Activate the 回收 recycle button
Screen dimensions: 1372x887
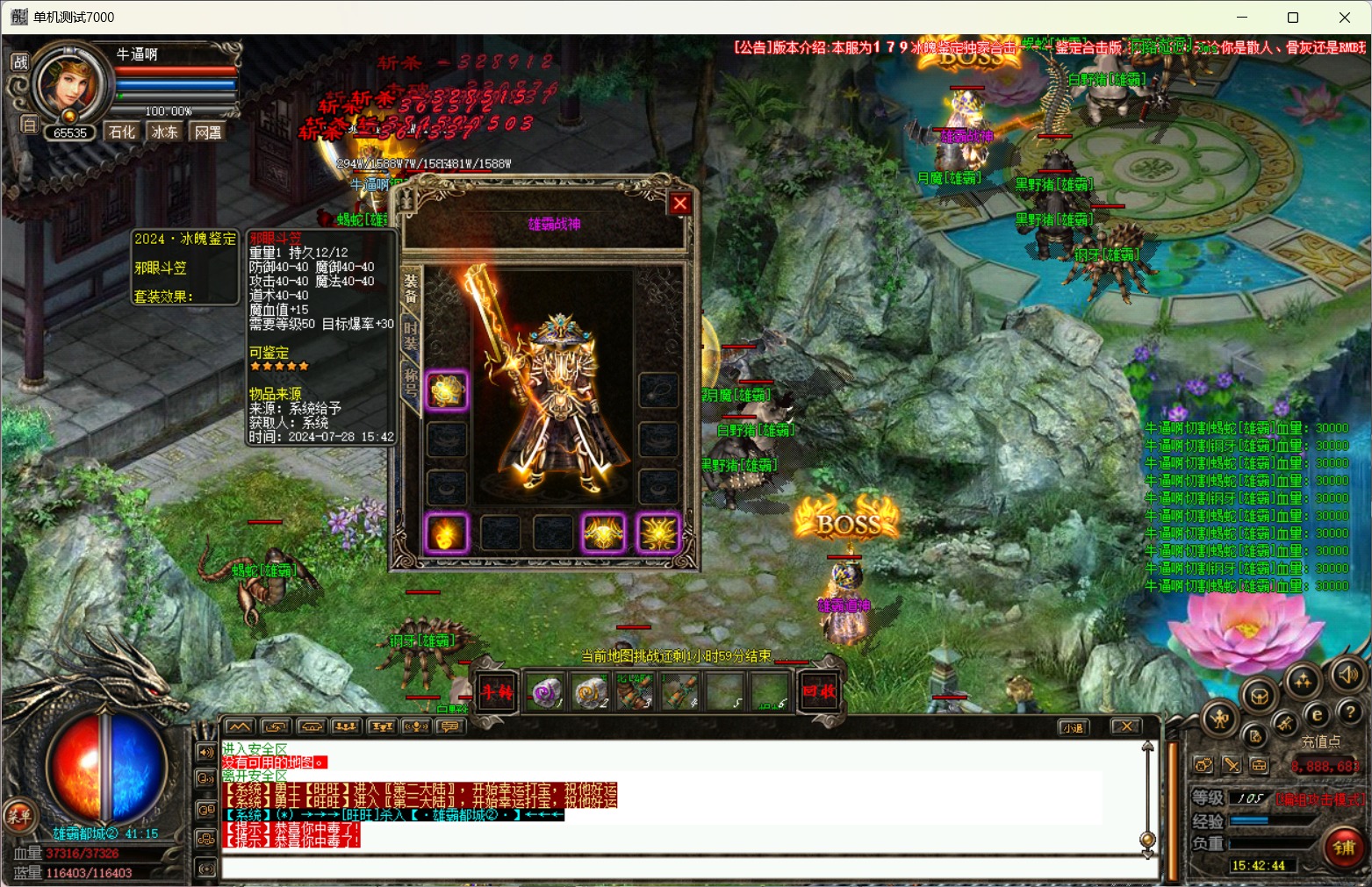(819, 691)
